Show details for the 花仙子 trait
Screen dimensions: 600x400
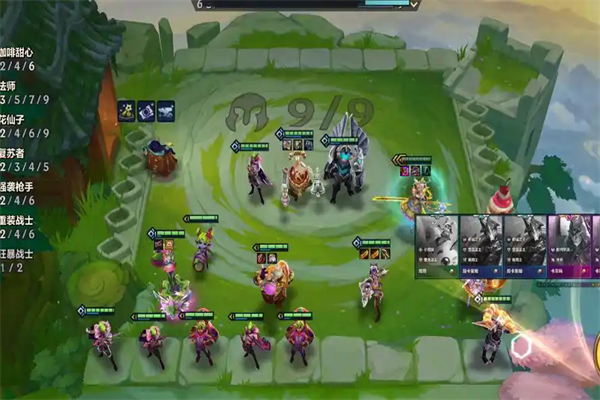coord(18,126)
